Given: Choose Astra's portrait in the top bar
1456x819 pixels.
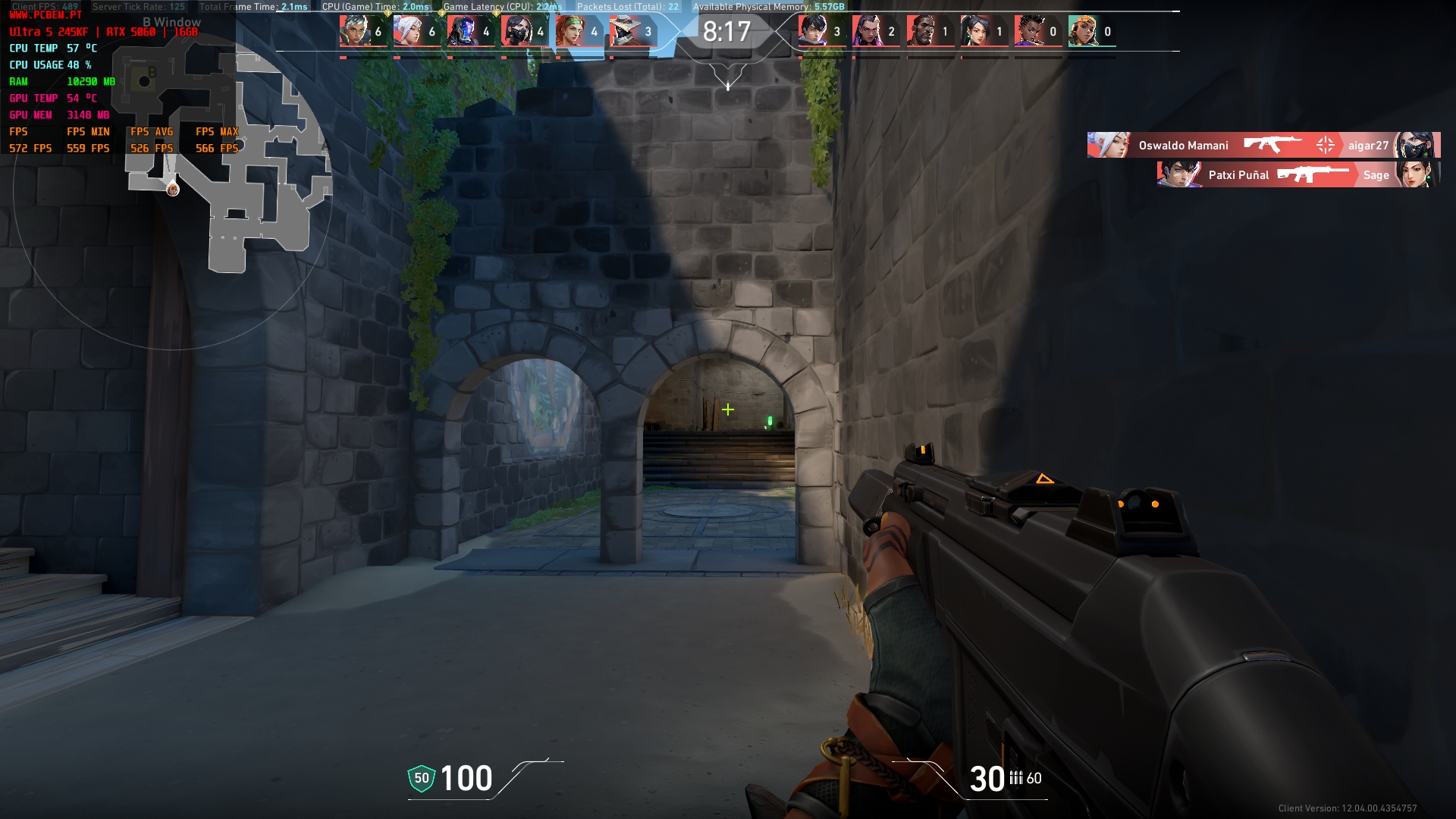Looking at the screenshot, I should coord(1029,31).
